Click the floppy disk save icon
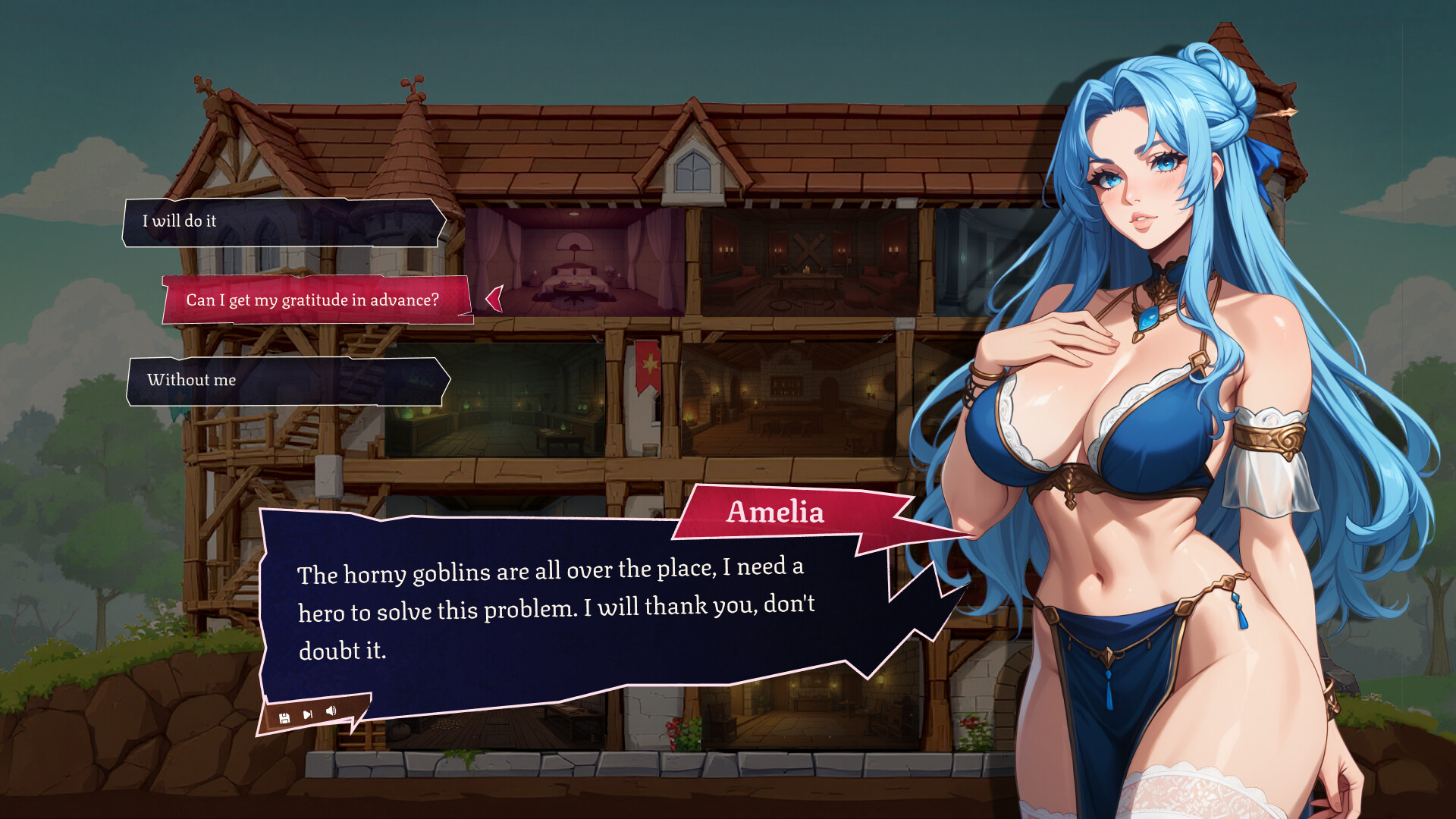1456x819 pixels. tap(284, 718)
